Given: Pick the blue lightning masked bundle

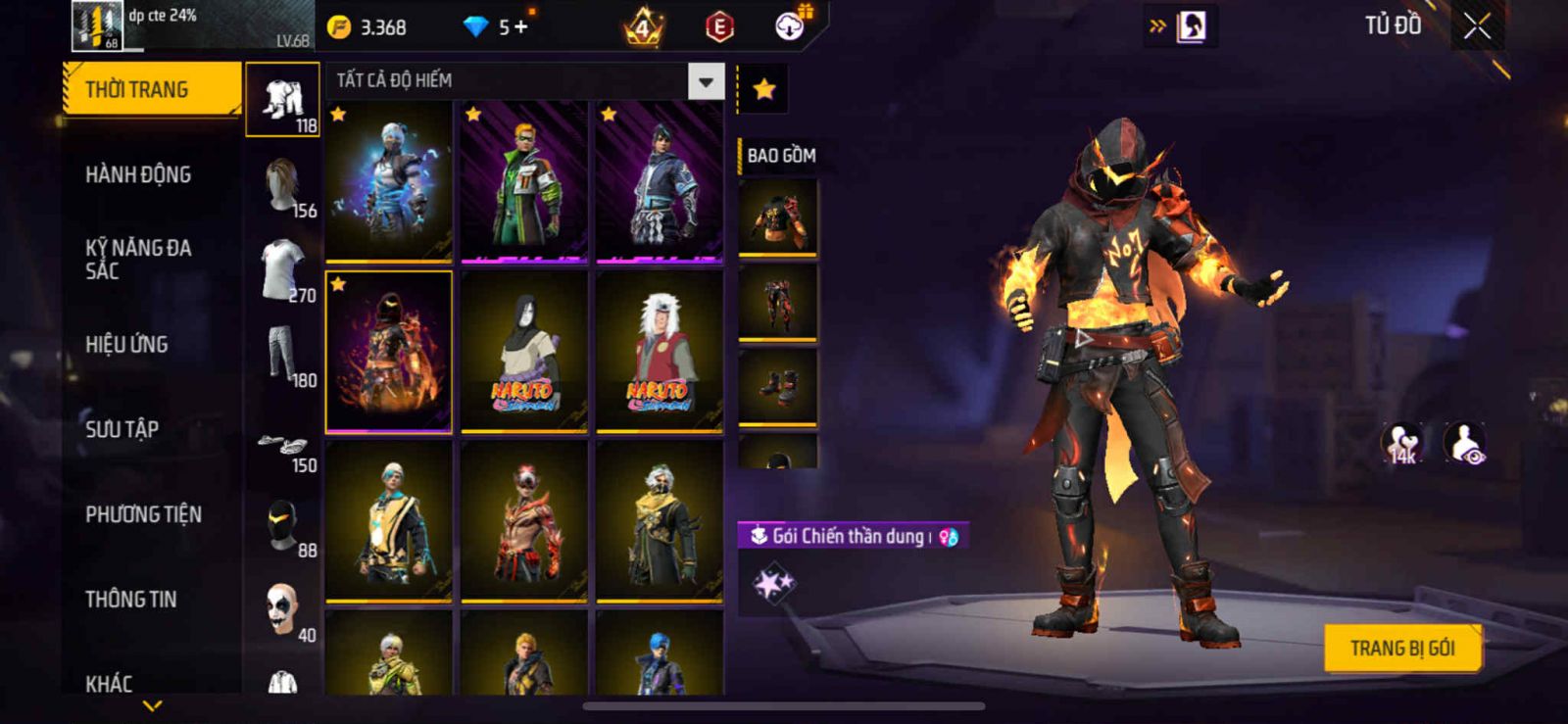Looking at the screenshot, I should click(x=389, y=181).
